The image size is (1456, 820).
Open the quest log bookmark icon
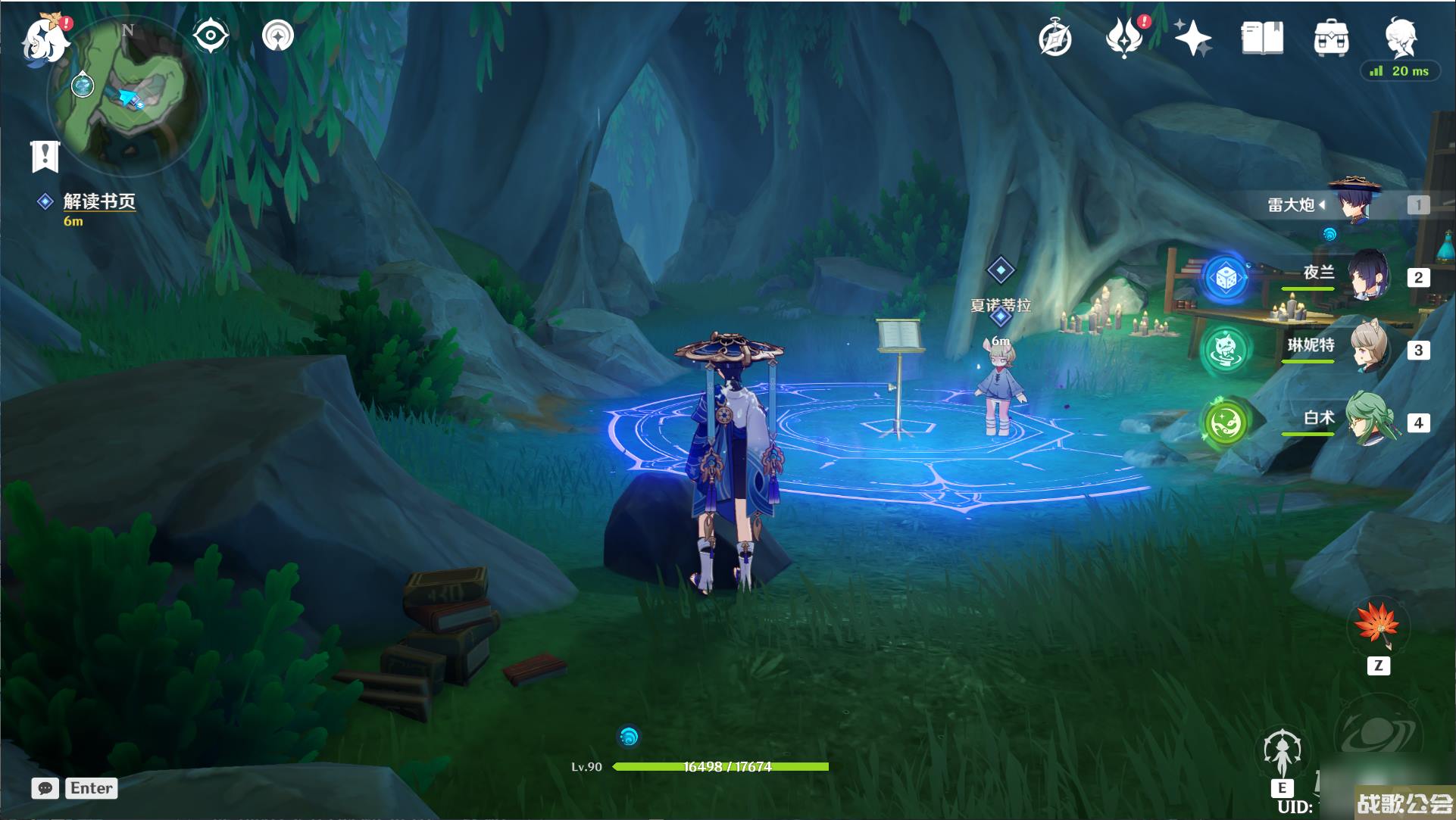(45, 156)
